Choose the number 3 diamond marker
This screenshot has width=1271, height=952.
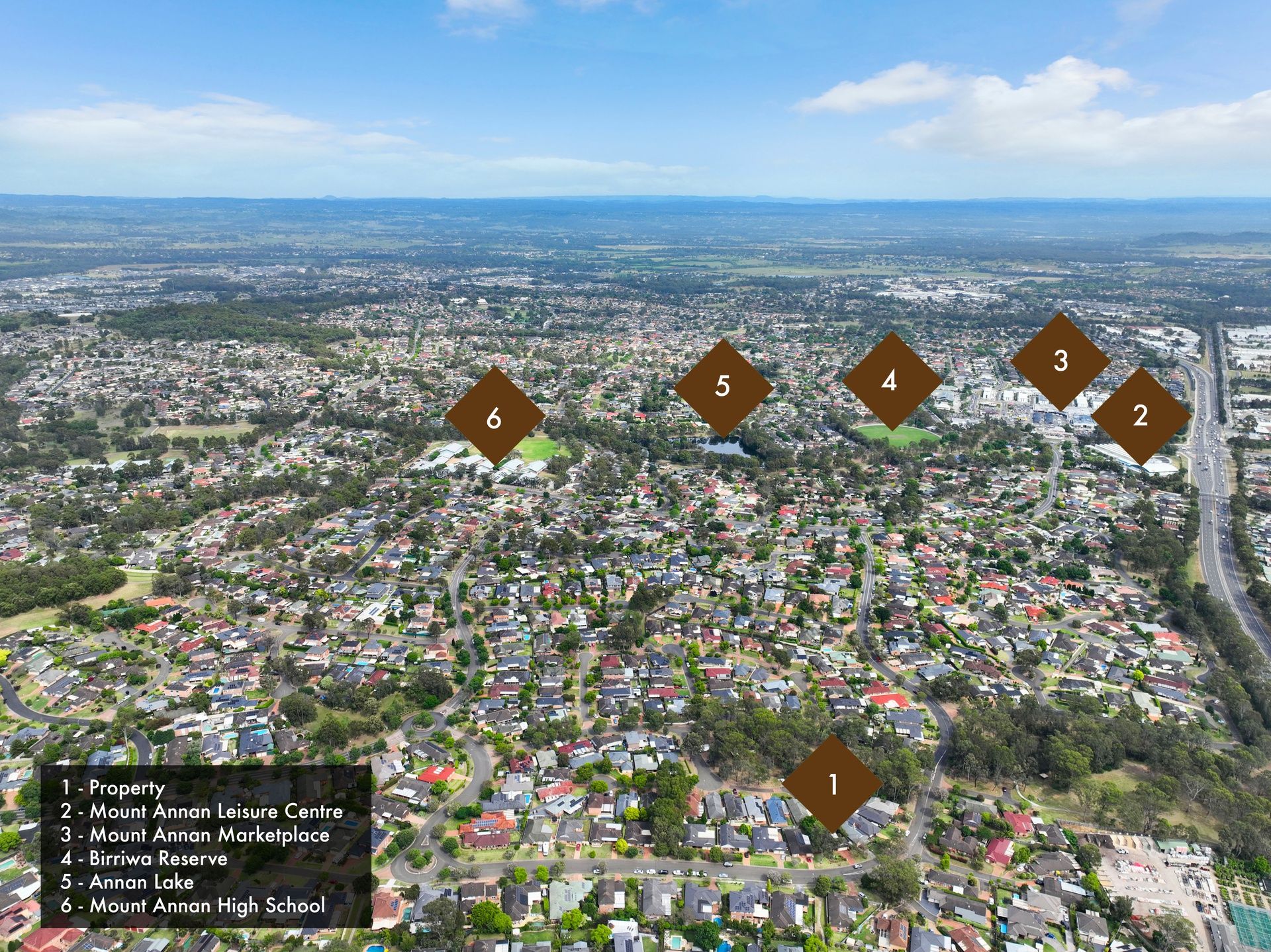[x=1060, y=361]
